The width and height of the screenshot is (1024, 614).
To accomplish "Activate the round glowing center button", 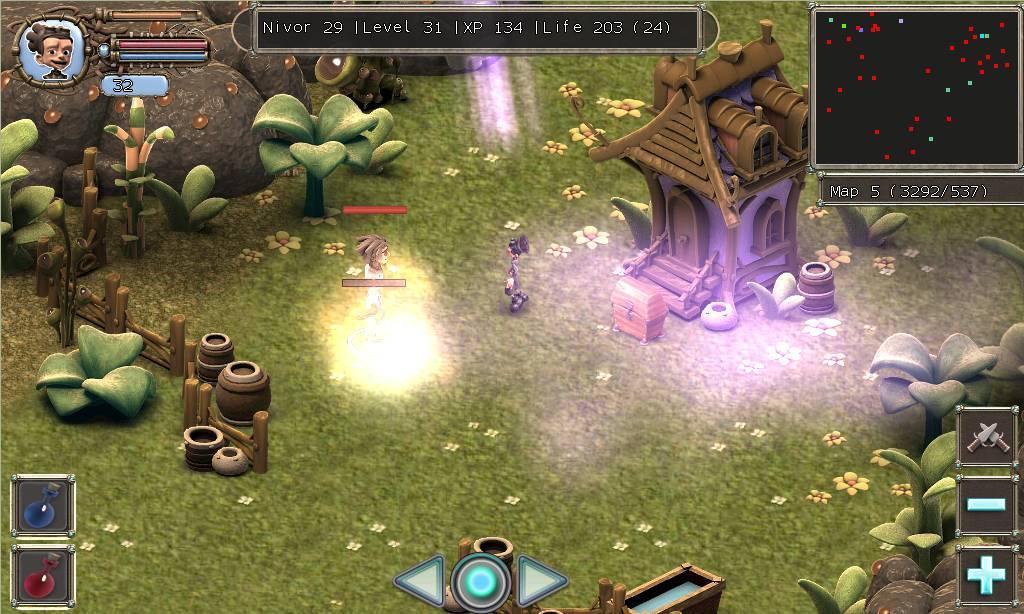I will click(x=480, y=582).
